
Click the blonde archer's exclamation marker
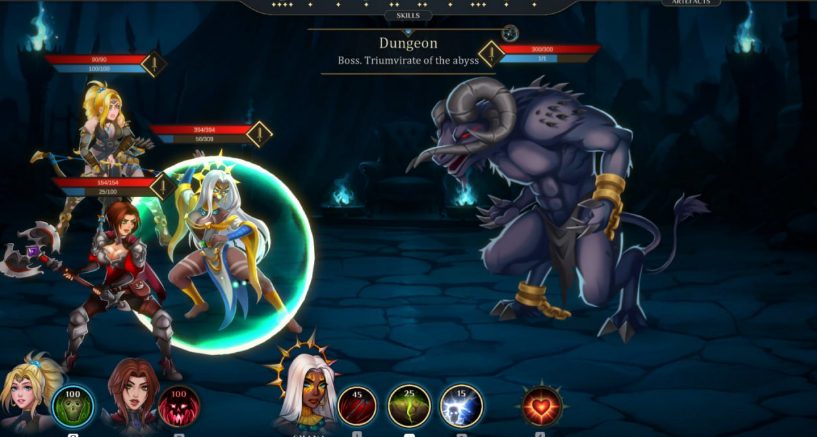pyautogui.click(x=153, y=66)
